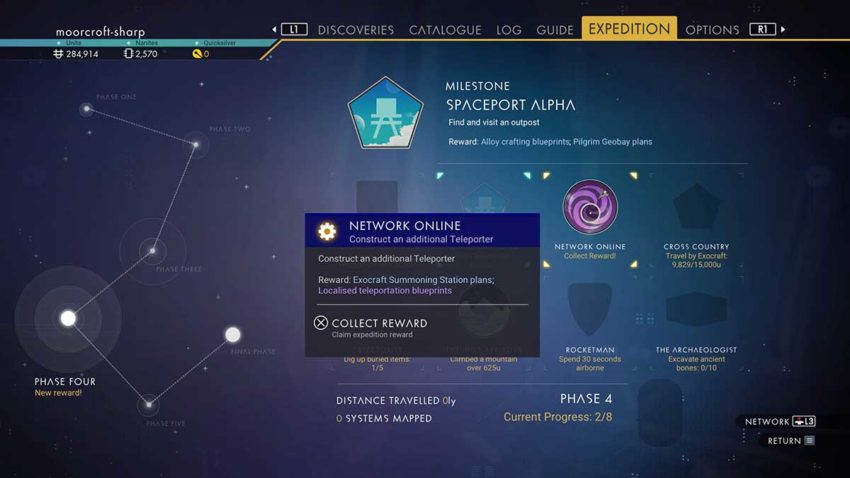Select The Archaeologist milestone
This screenshot has width=850, height=478.
tap(696, 310)
